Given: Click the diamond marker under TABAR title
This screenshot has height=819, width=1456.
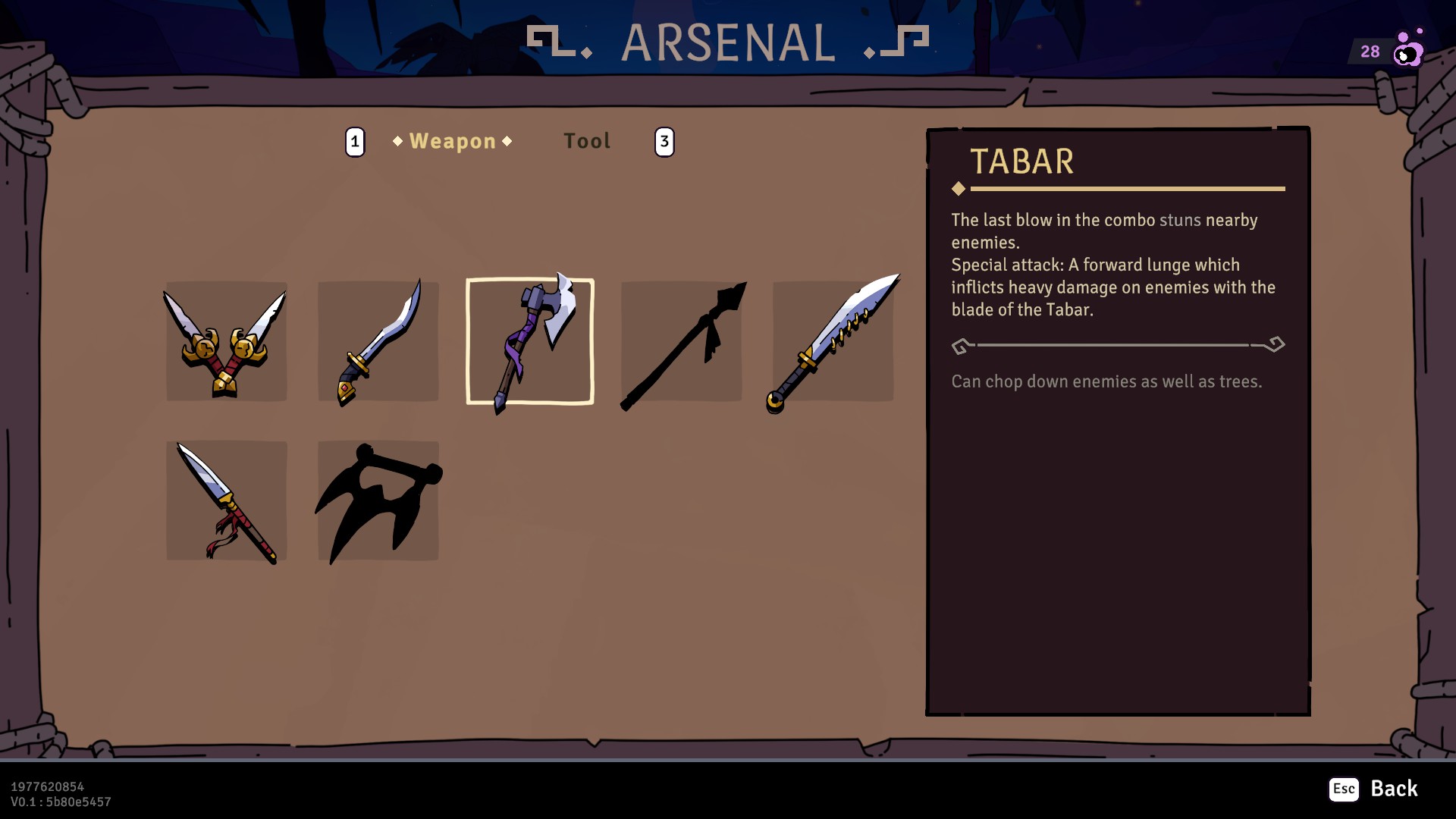Looking at the screenshot, I should 959,187.
